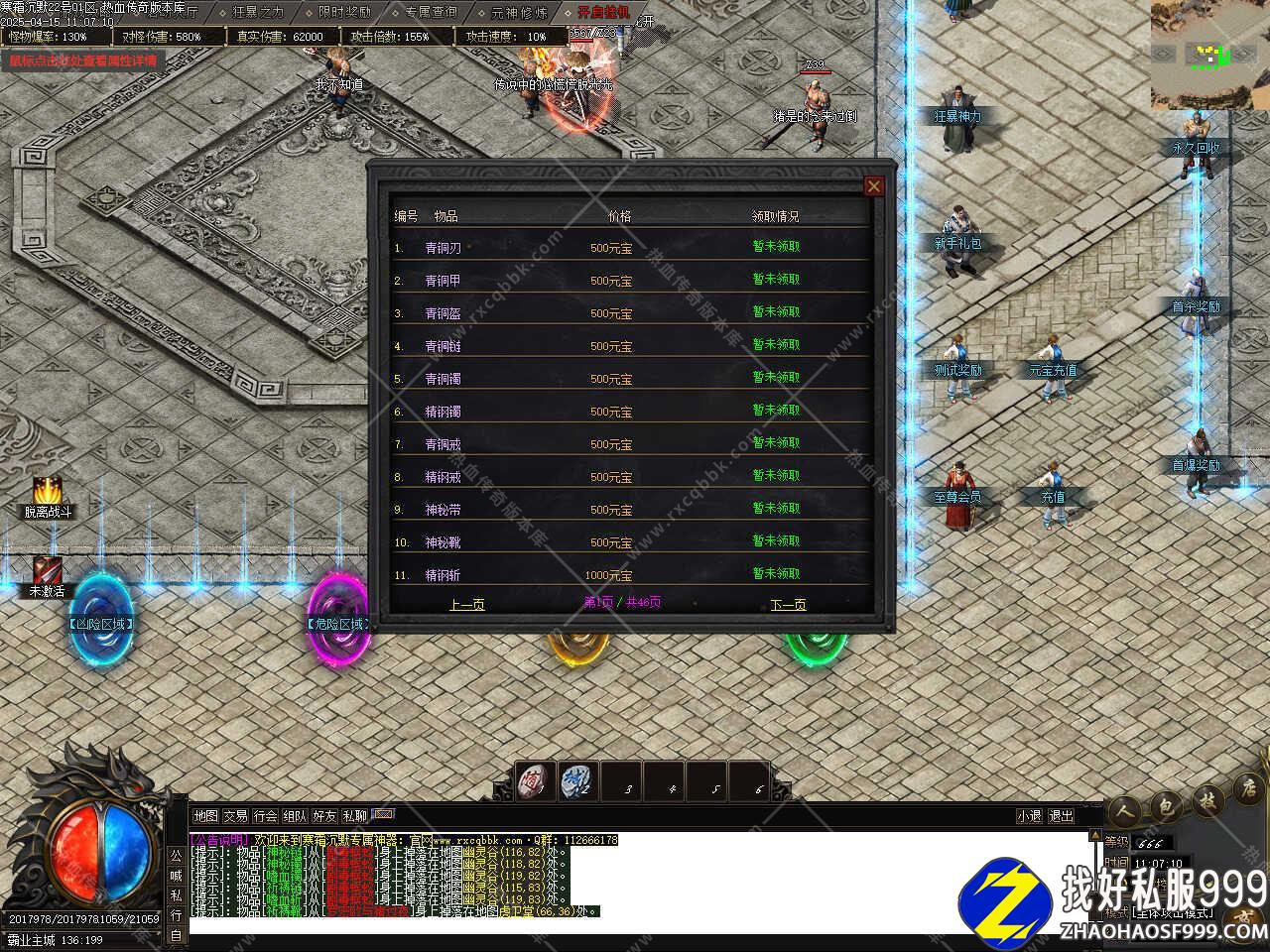Image resolution: width=1270 pixels, height=952 pixels.
Task: Close the item list panel
Action: point(873,185)
